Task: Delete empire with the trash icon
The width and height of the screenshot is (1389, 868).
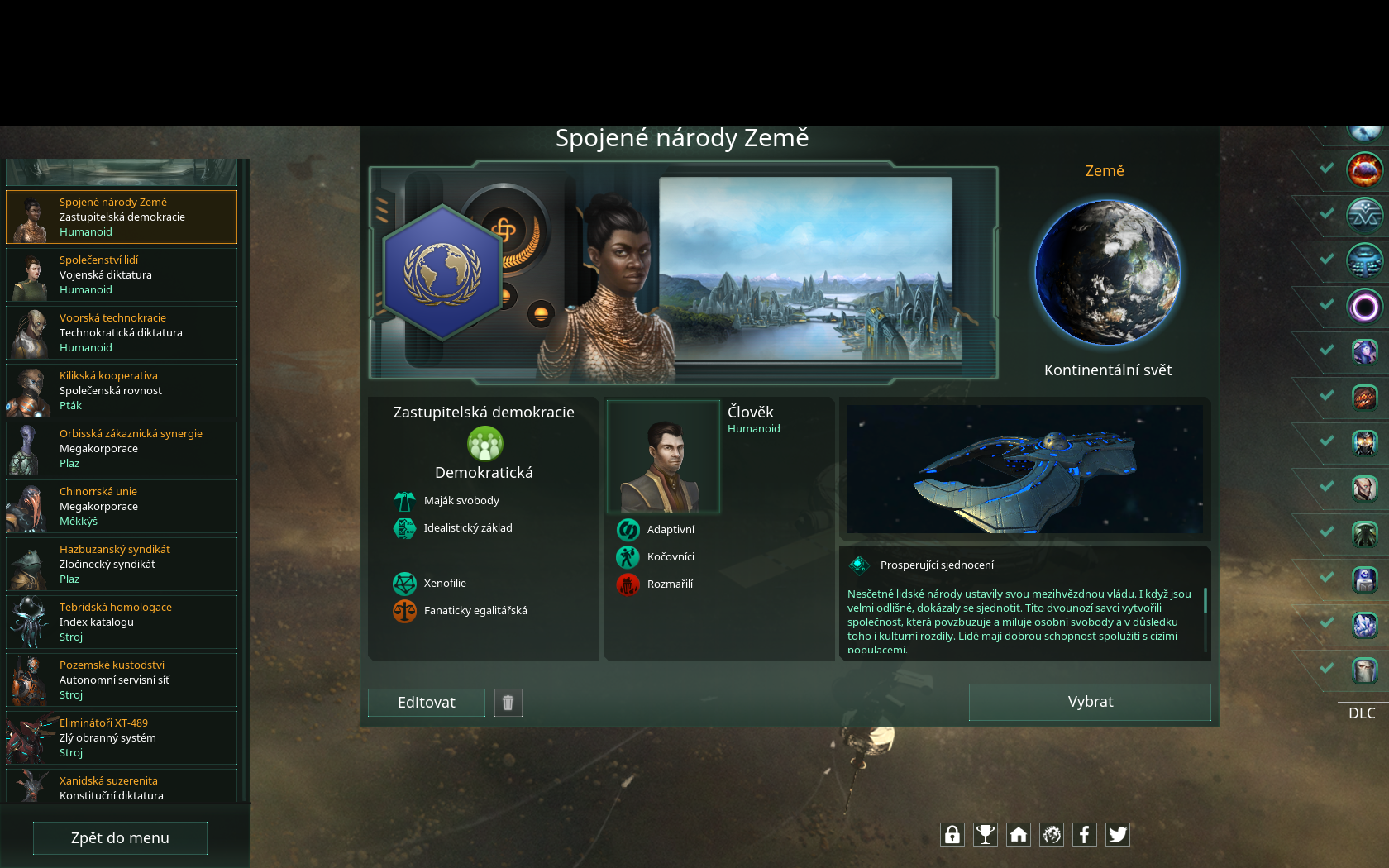Action: tap(508, 703)
